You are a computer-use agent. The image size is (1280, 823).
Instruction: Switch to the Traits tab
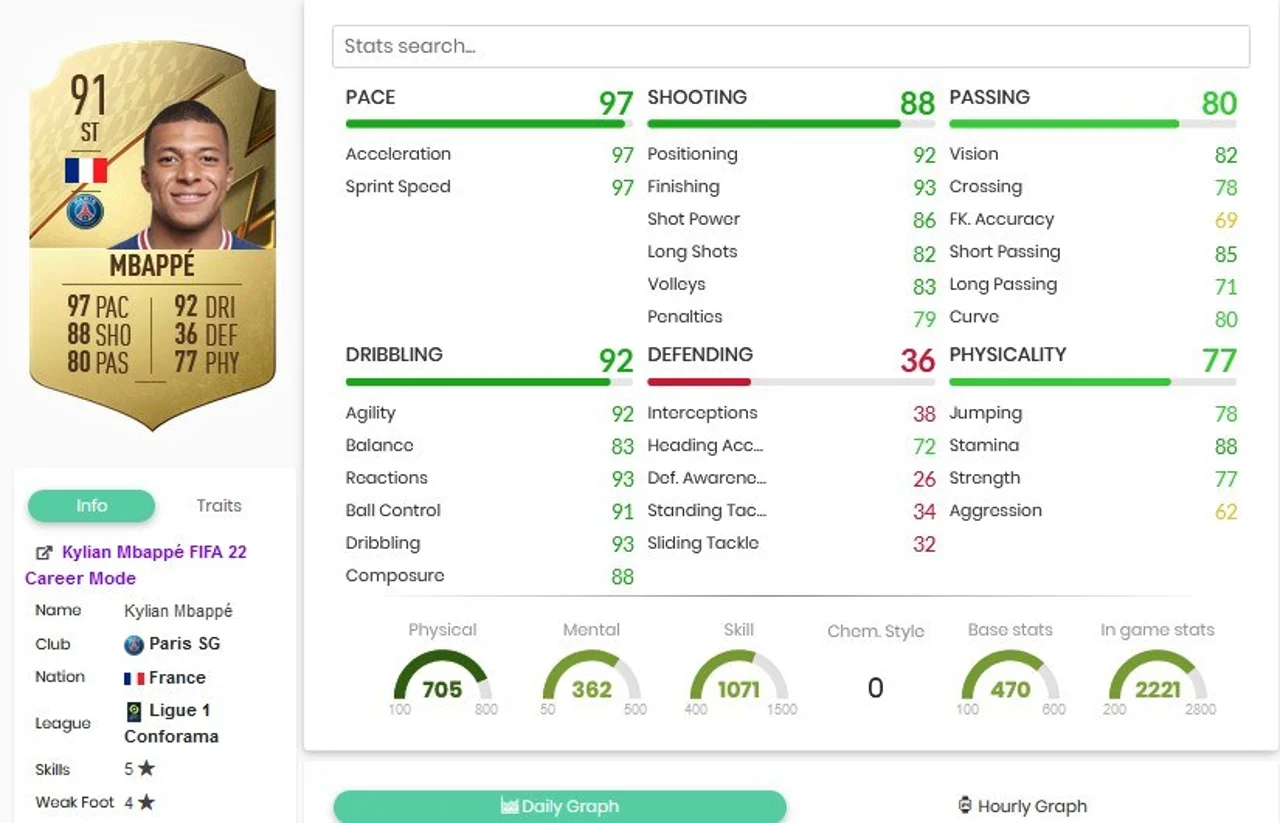point(218,505)
